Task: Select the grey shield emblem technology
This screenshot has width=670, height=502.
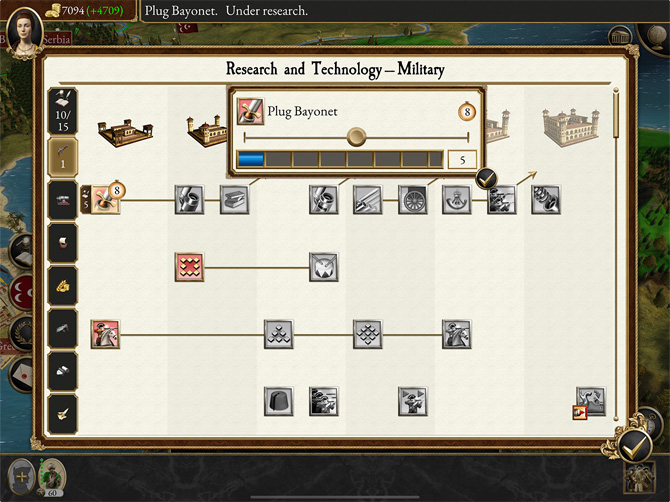Action: coord(323,267)
